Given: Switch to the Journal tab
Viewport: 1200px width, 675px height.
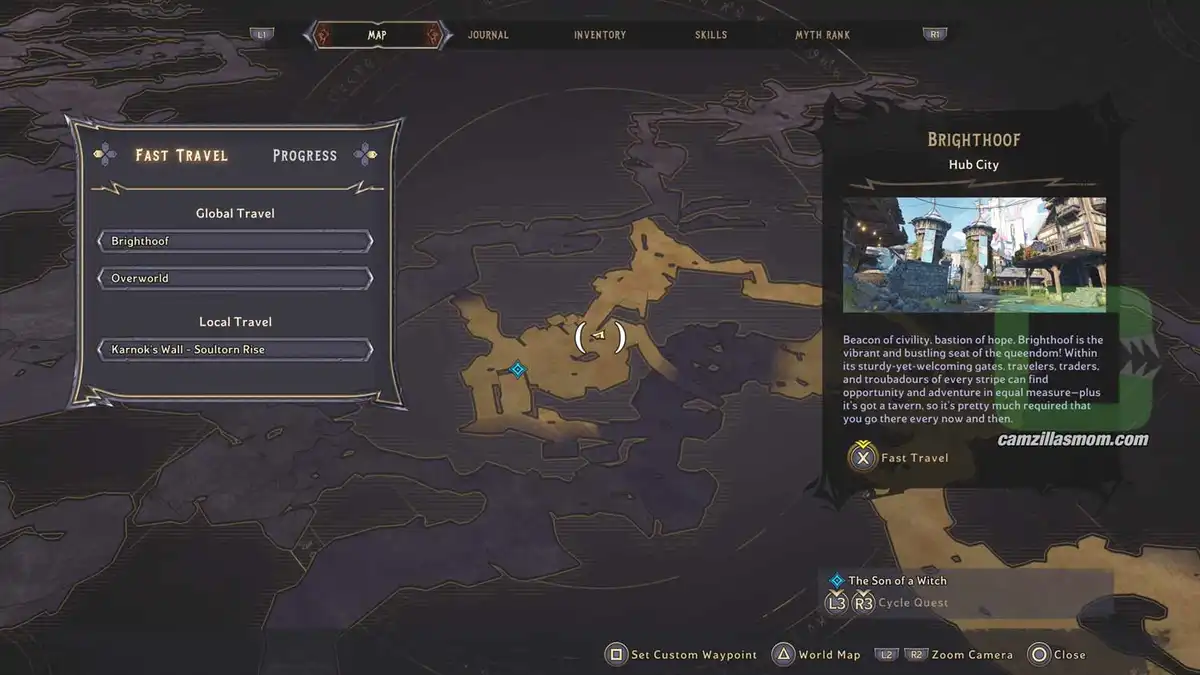Looking at the screenshot, I should (x=488, y=35).
